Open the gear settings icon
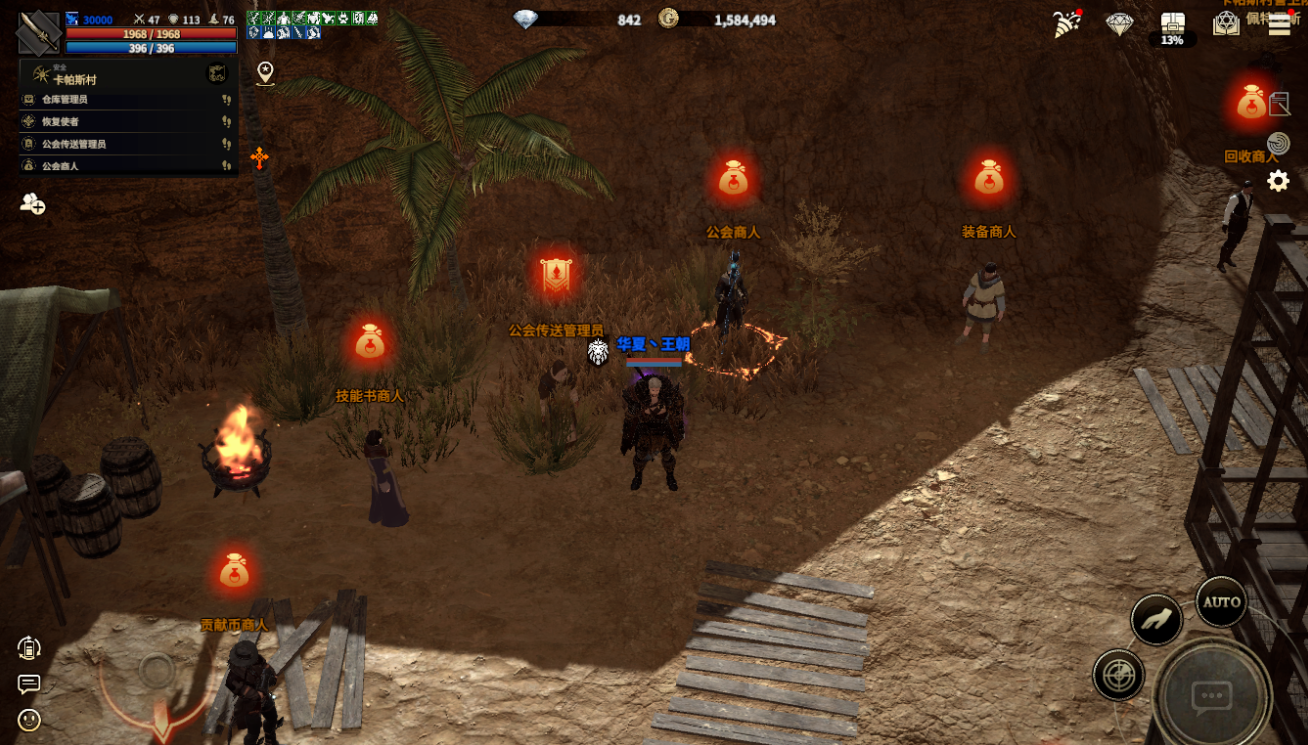Viewport: 1308px width, 745px height. (x=1278, y=181)
